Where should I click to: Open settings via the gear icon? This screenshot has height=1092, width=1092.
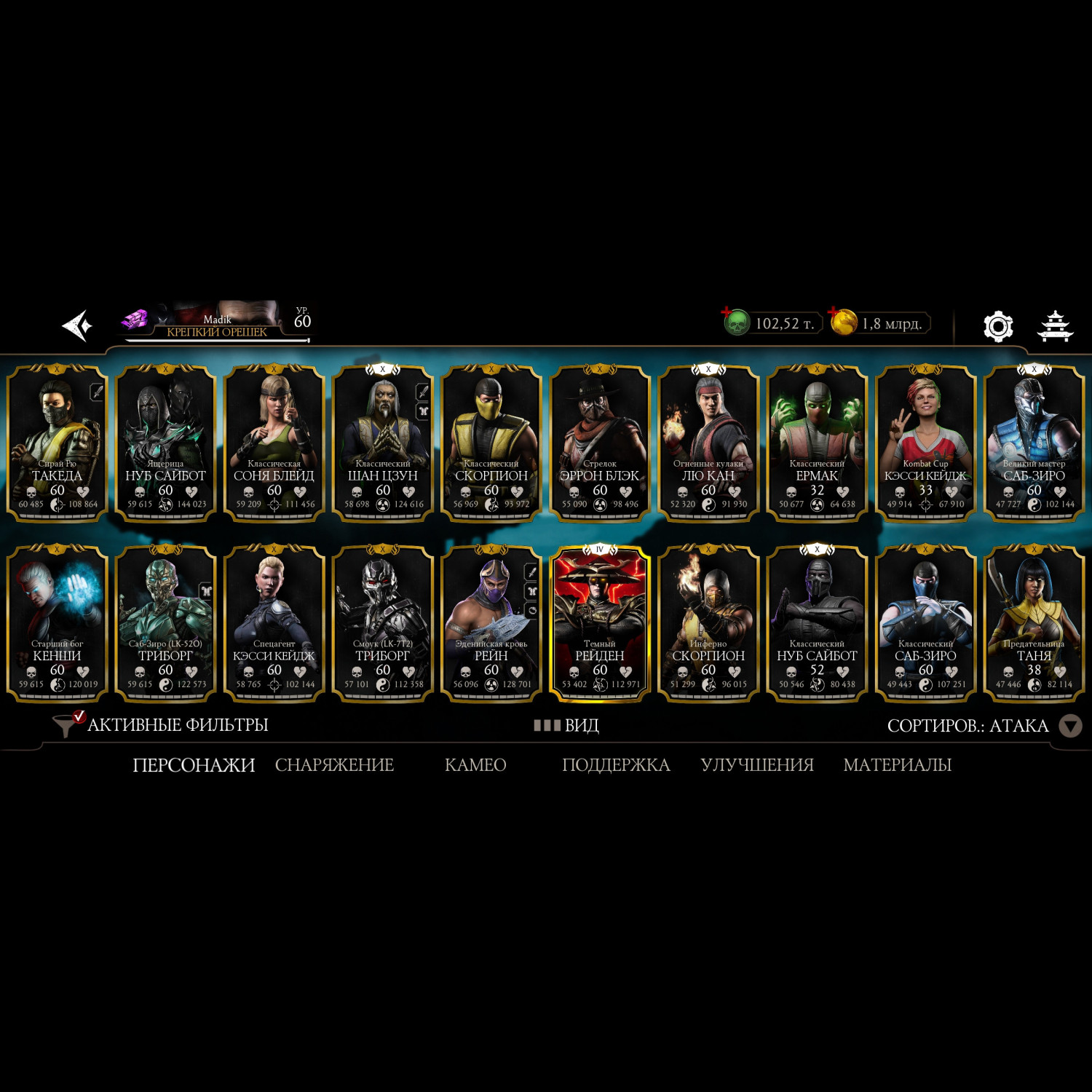click(x=997, y=326)
